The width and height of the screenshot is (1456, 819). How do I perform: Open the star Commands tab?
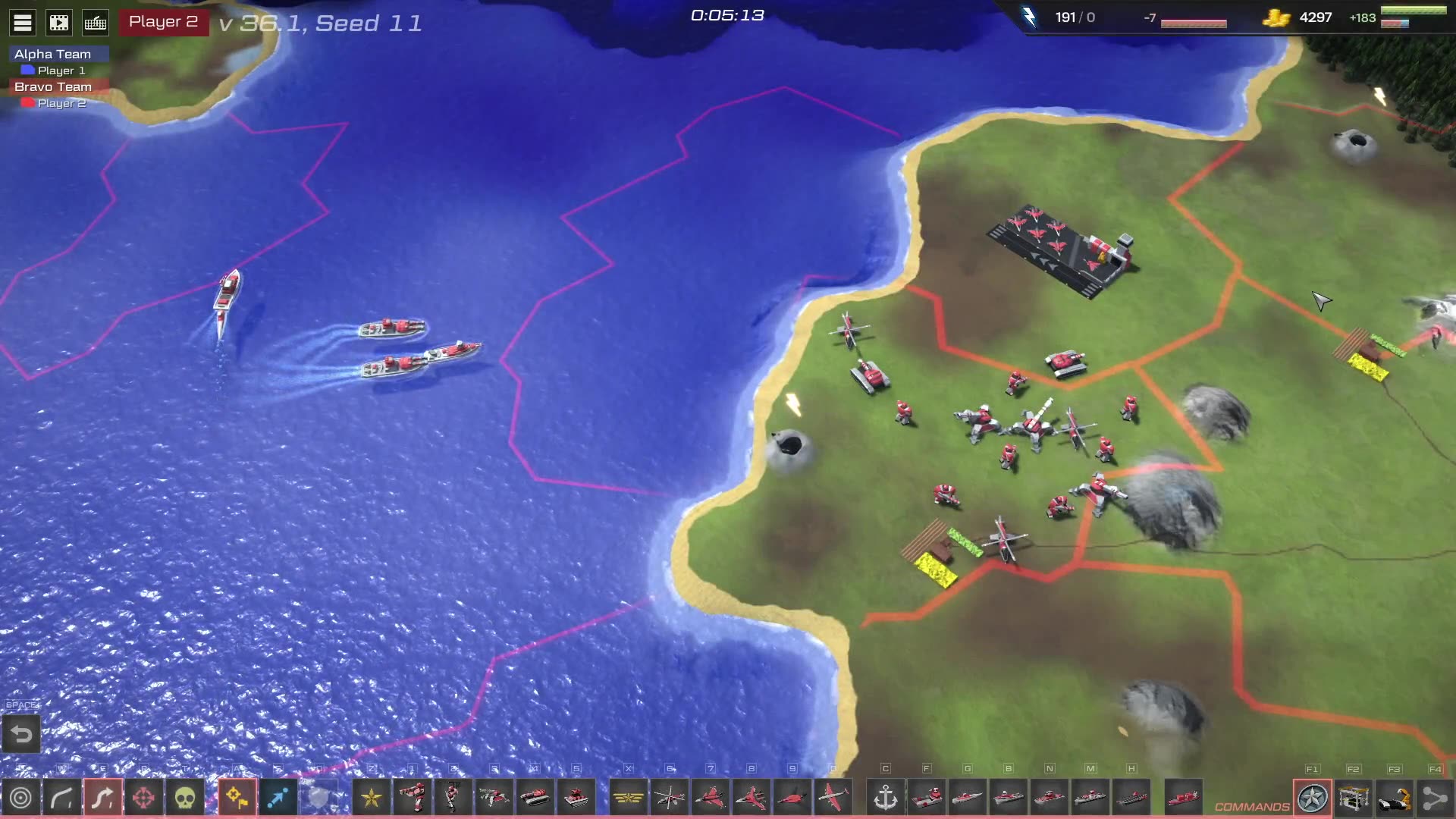1313,798
